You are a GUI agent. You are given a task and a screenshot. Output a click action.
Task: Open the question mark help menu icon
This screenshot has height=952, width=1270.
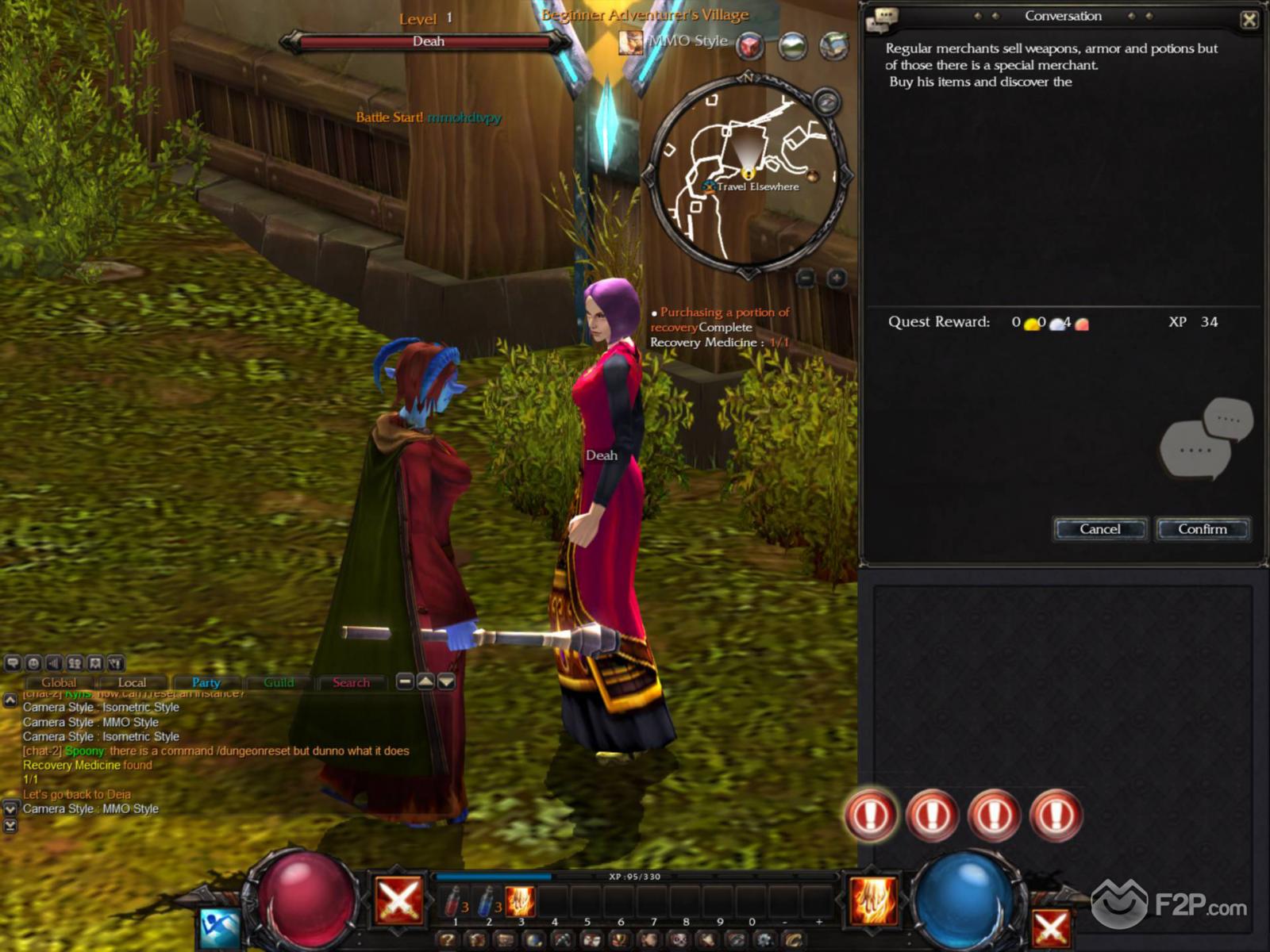(x=447, y=941)
